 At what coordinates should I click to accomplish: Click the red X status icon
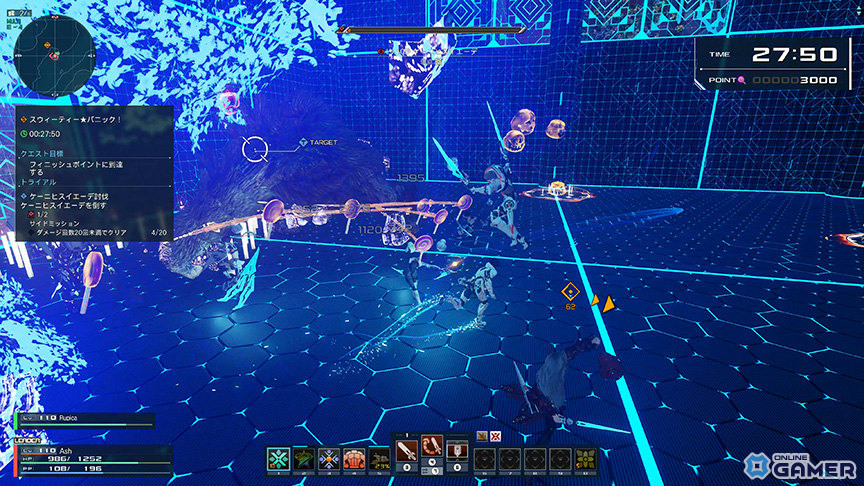point(496,436)
